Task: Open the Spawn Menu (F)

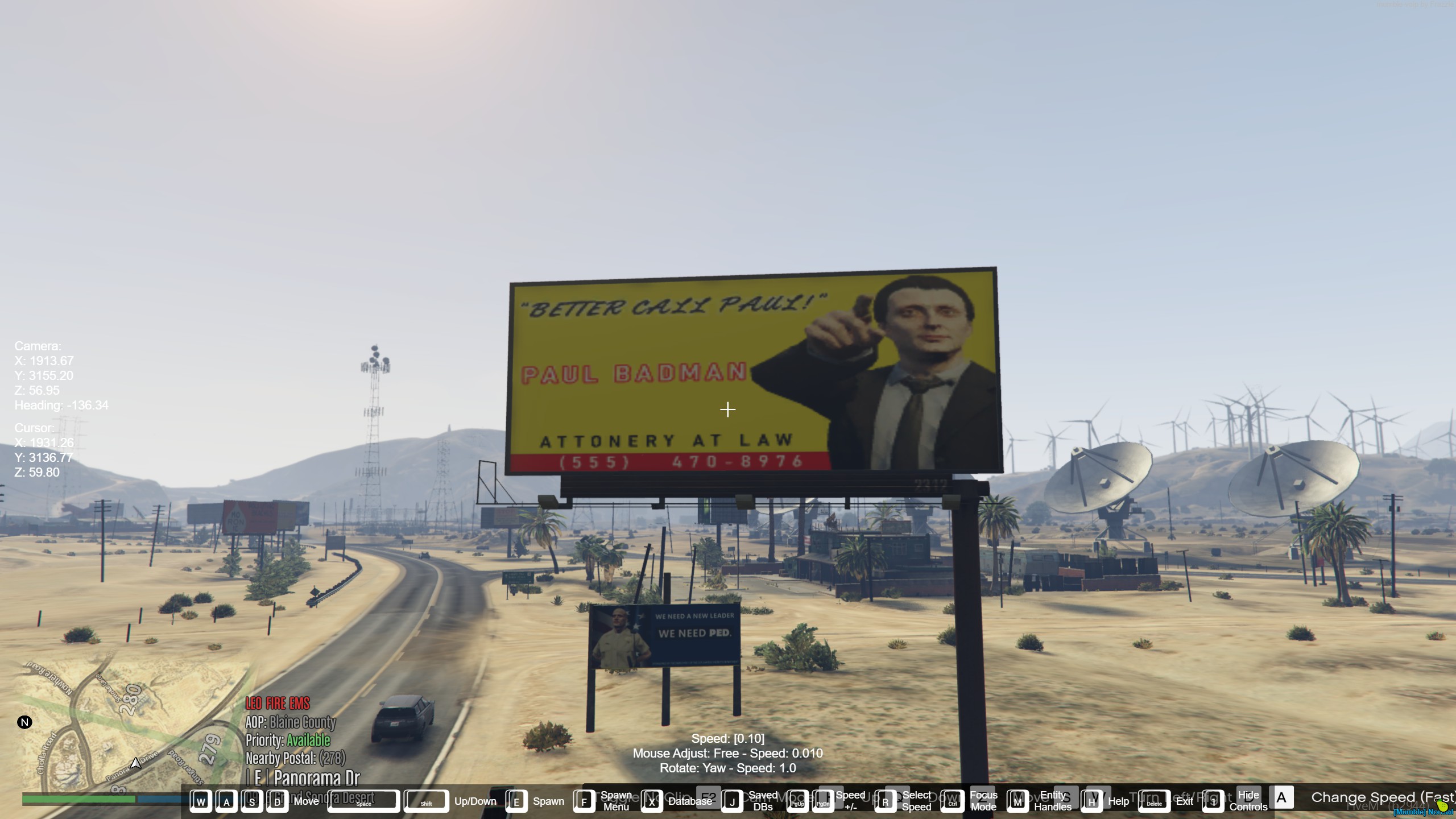Action: coord(585,801)
